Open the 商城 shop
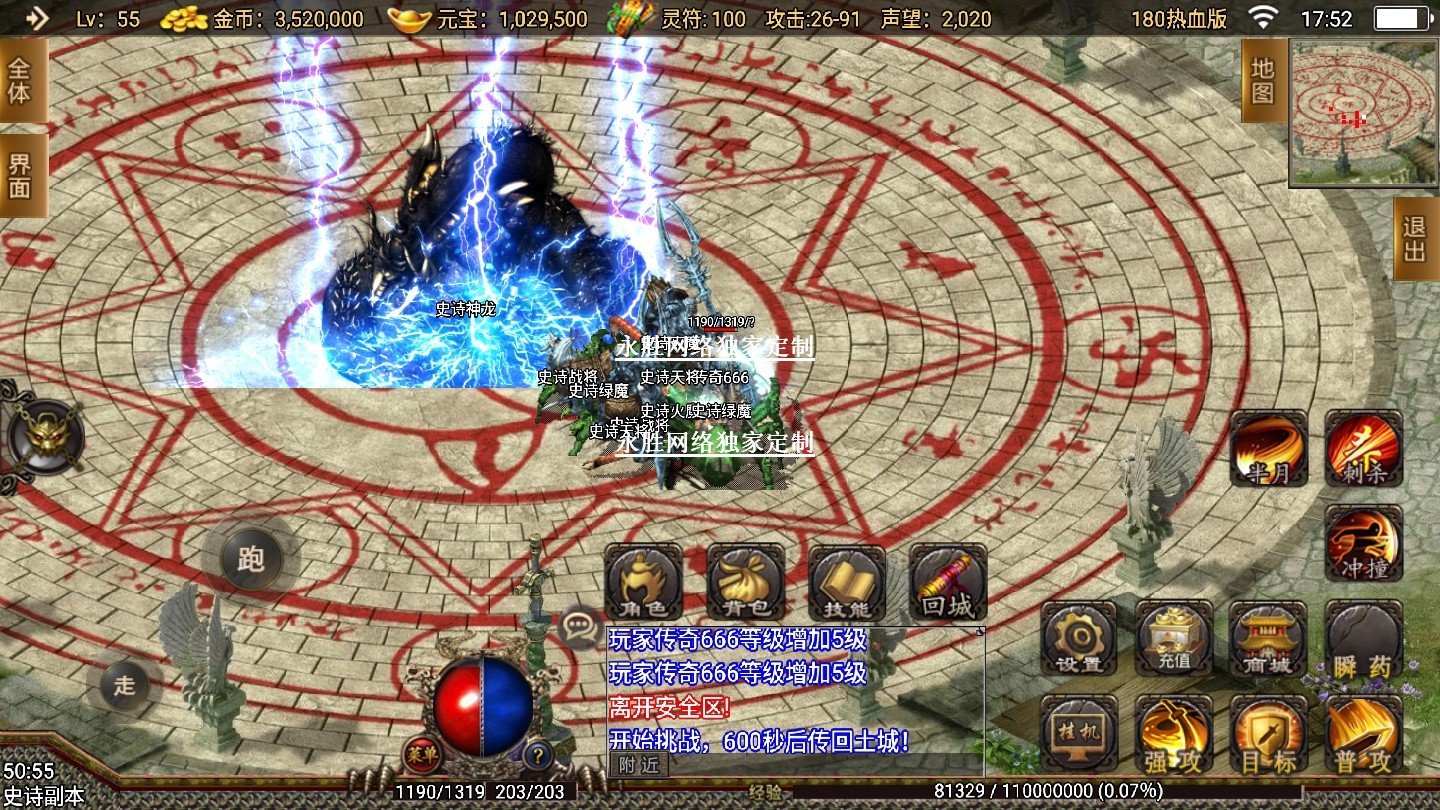This screenshot has height=810, width=1440. 1268,639
